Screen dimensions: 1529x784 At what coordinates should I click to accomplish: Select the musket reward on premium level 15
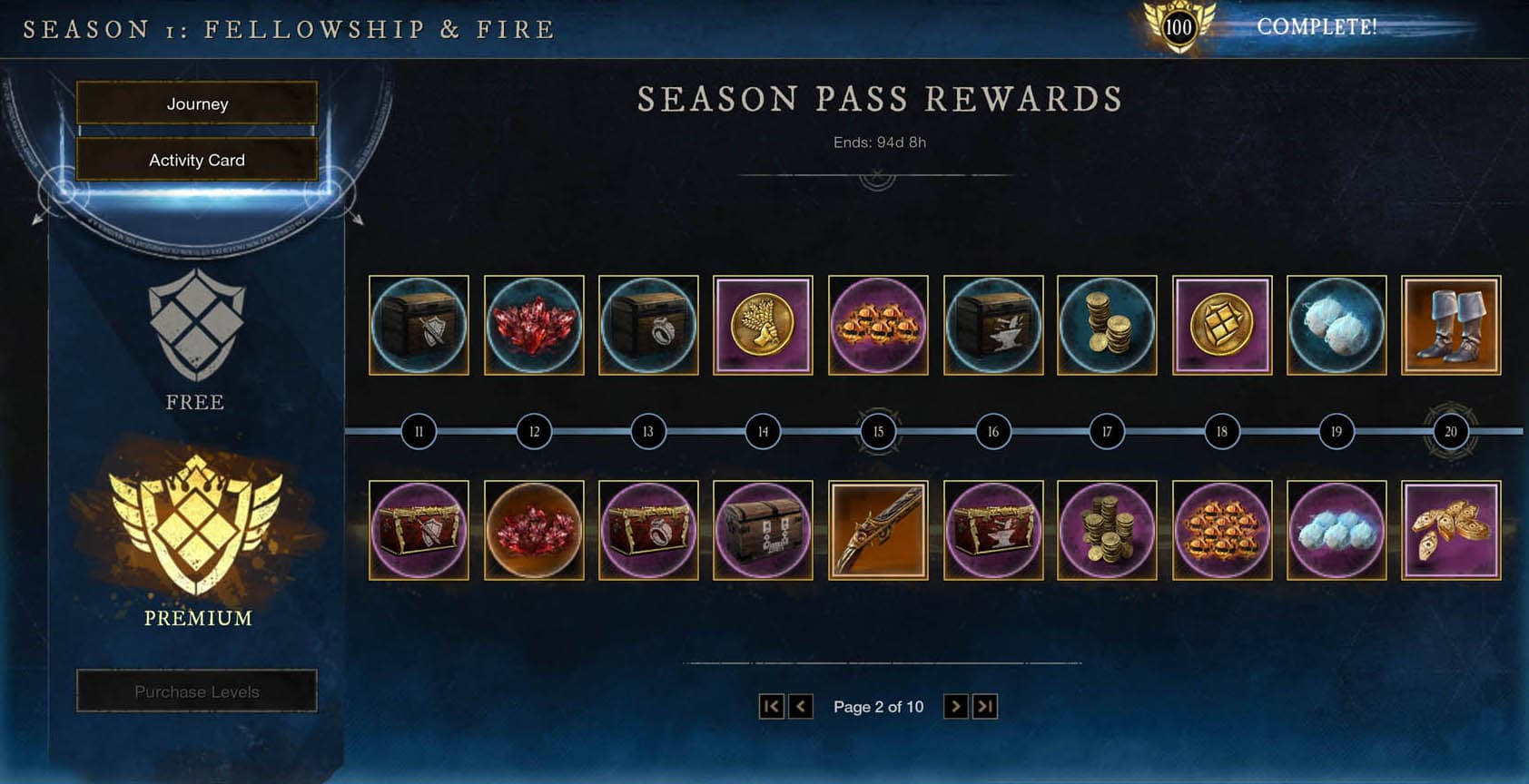point(878,530)
